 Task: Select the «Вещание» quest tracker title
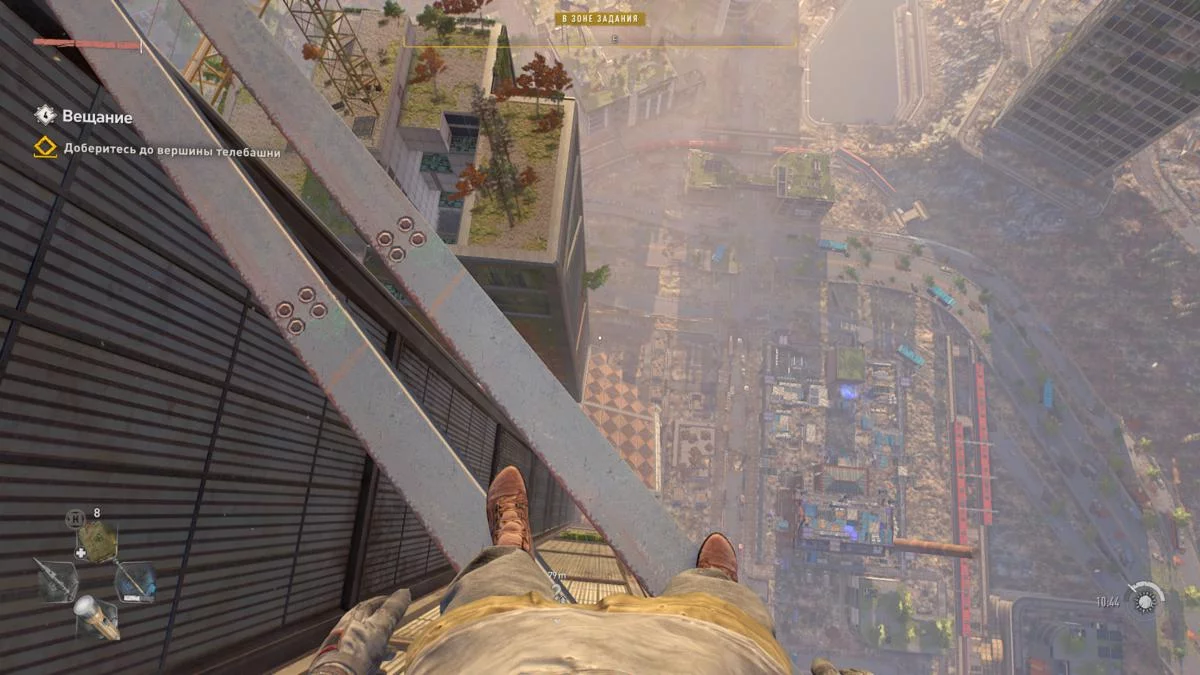[97, 117]
